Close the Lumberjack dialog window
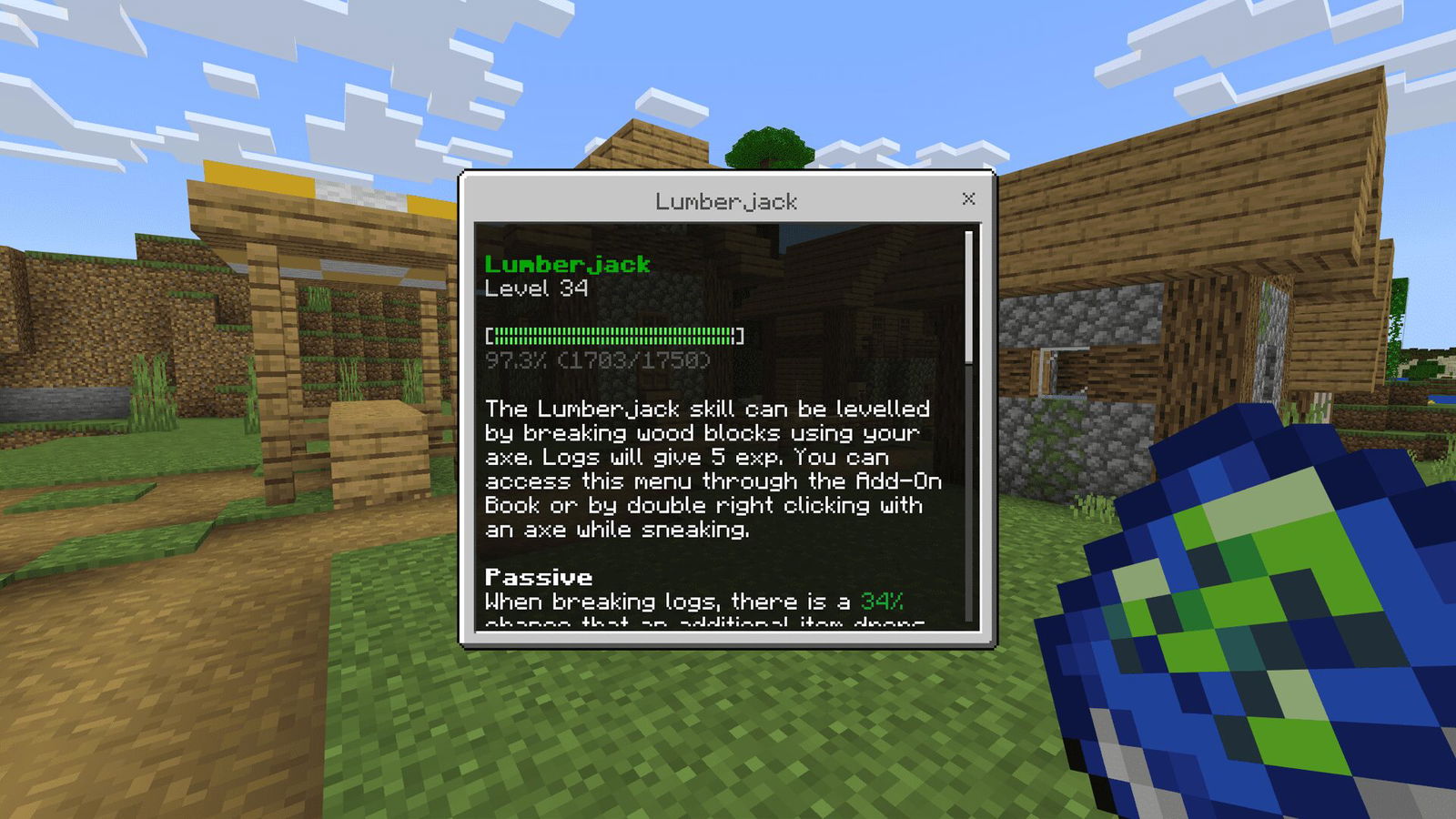This screenshot has width=1456, height=819. [x=968, y=198]
